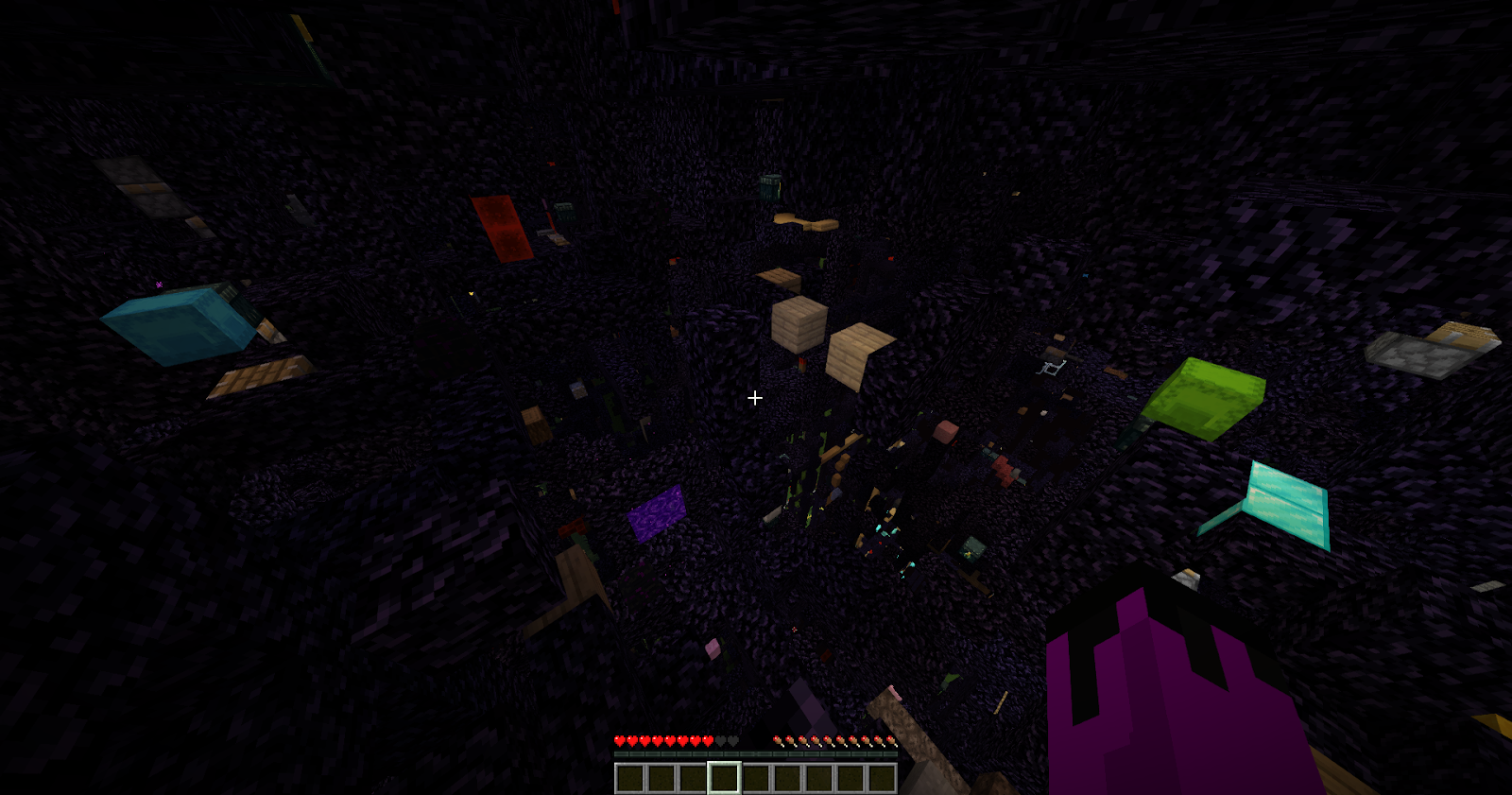Click the green experience bar above the hotbar
The image size is (1512, 795).
coord(754,753)
